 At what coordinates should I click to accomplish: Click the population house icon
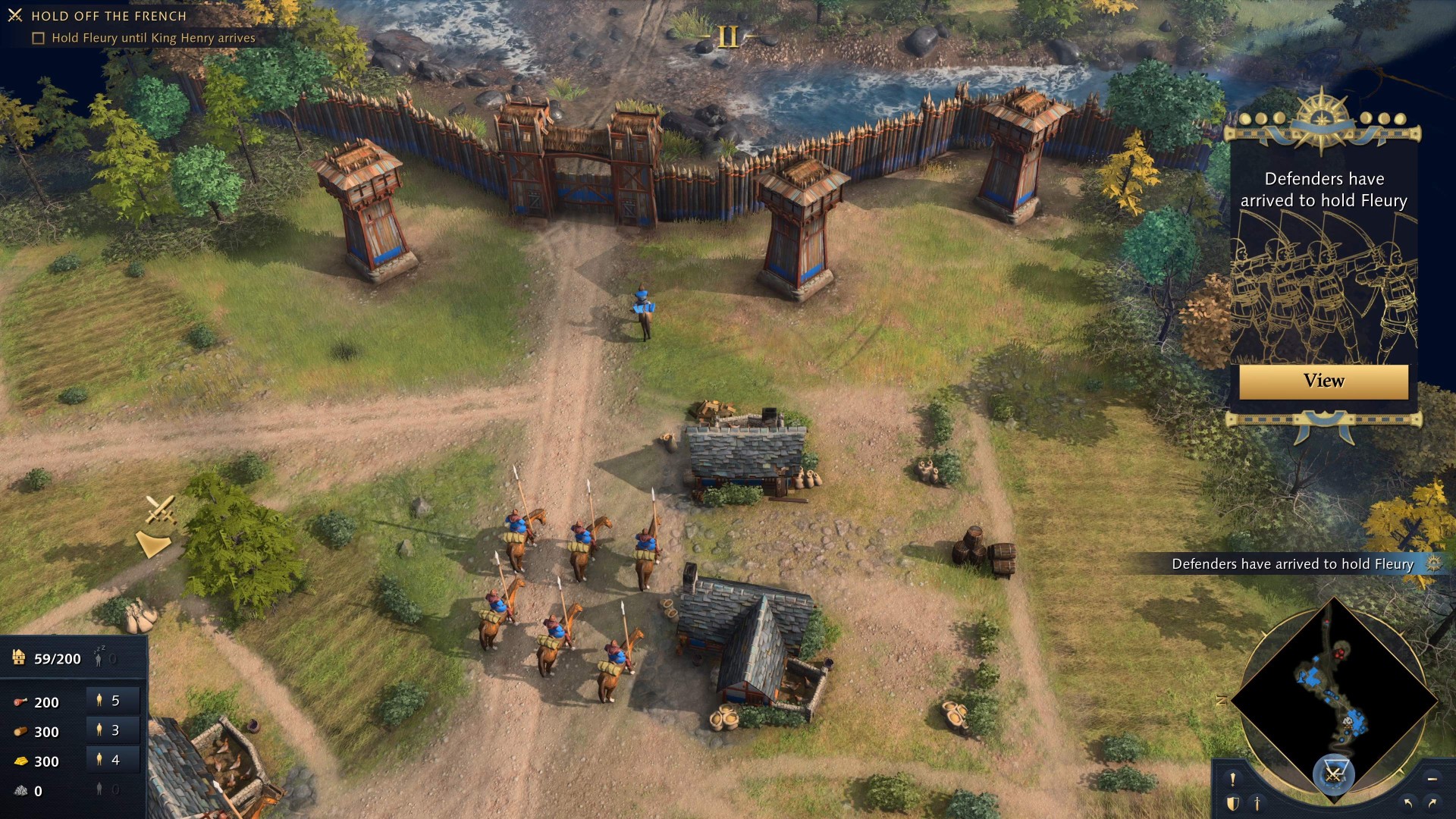19,658
